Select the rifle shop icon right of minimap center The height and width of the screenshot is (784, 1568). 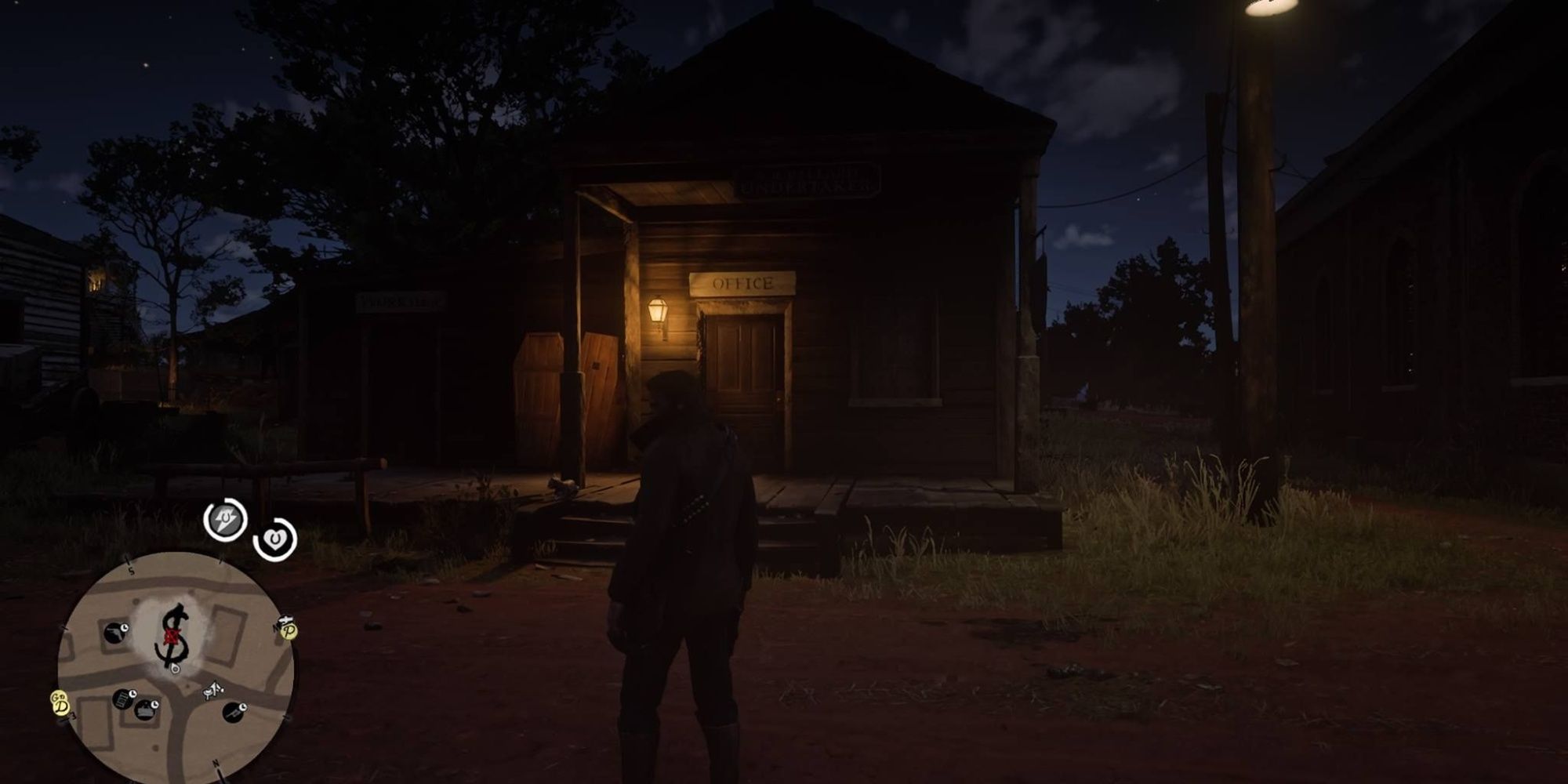point(234,713)
